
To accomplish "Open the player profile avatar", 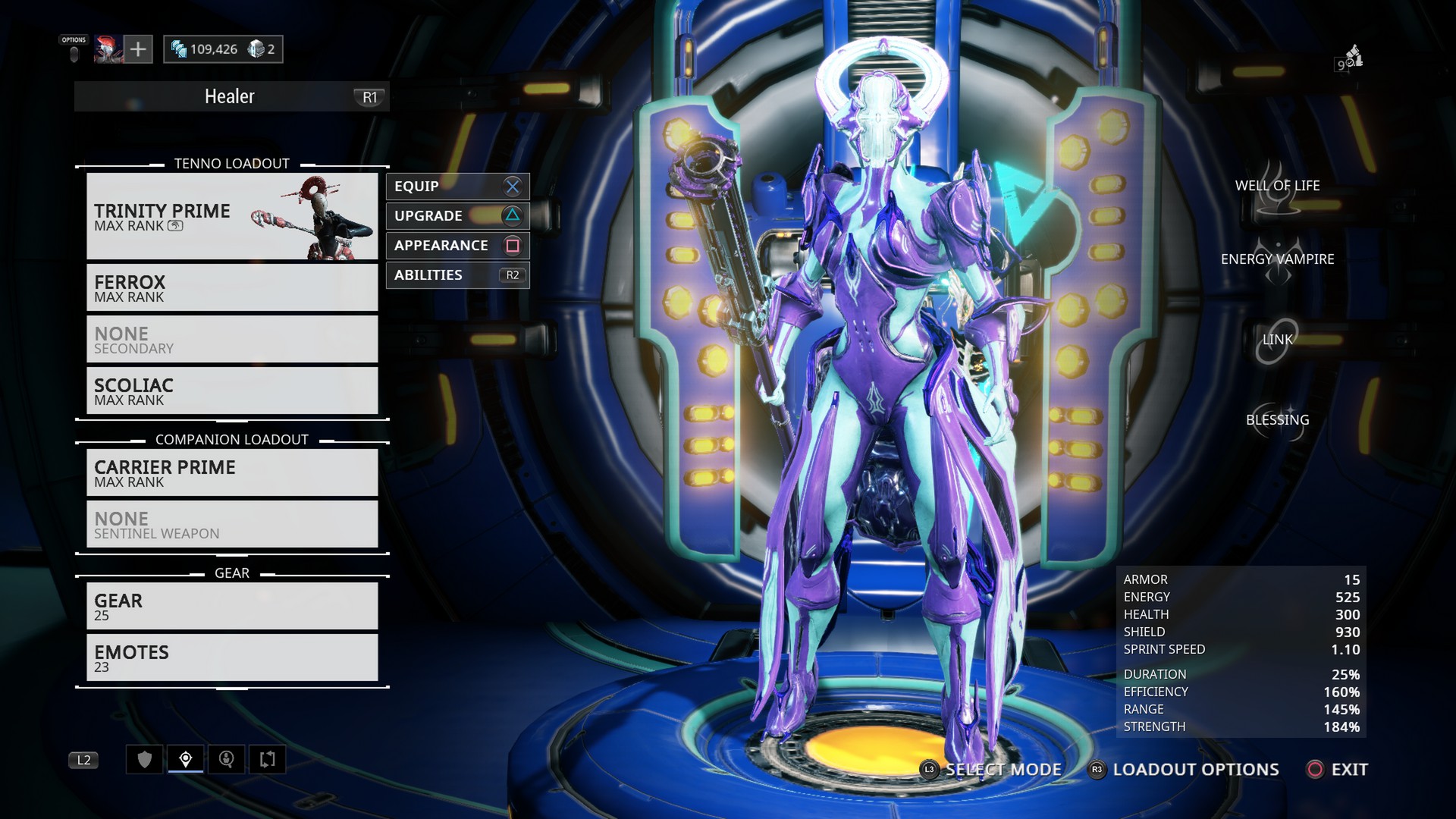I will pos(108,49).
